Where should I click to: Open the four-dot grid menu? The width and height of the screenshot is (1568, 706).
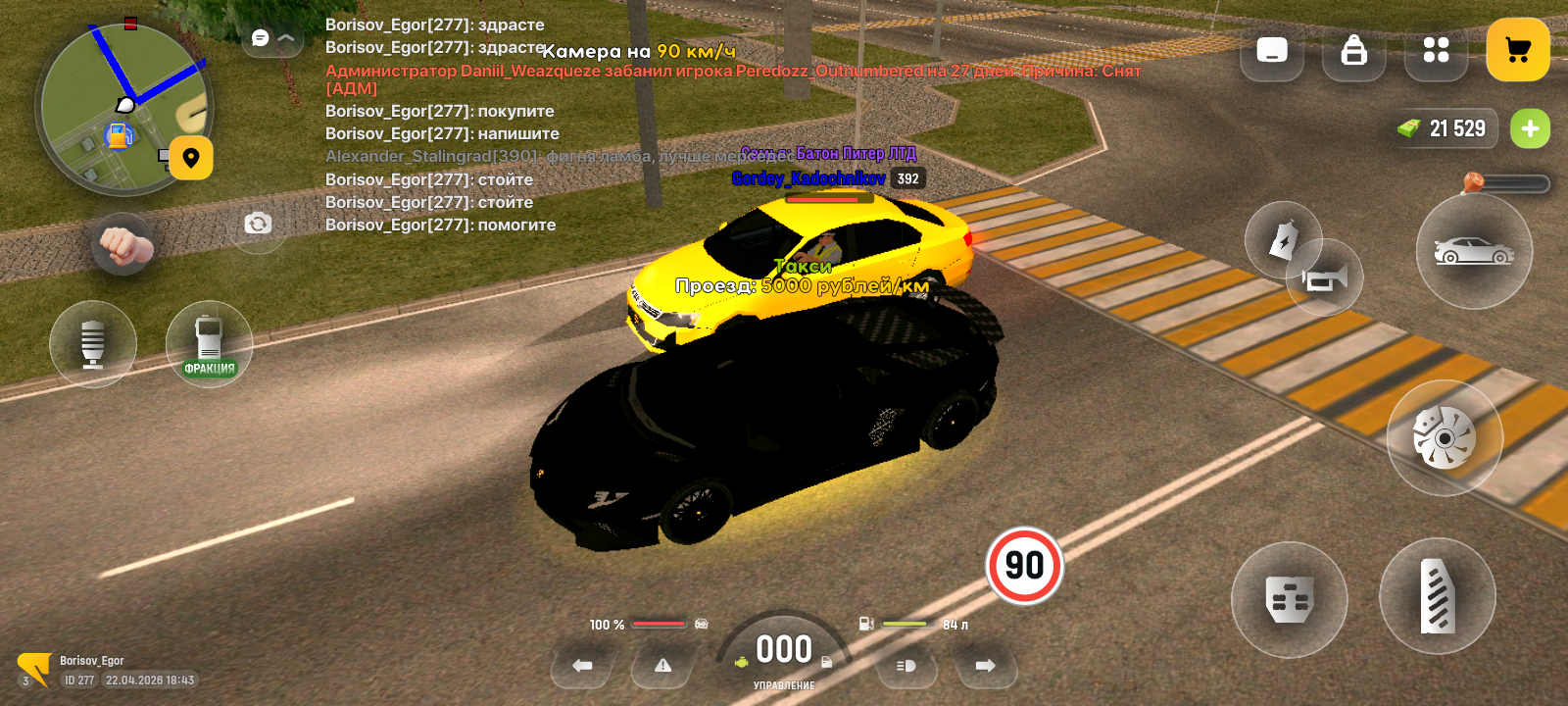pos(1436,50)
